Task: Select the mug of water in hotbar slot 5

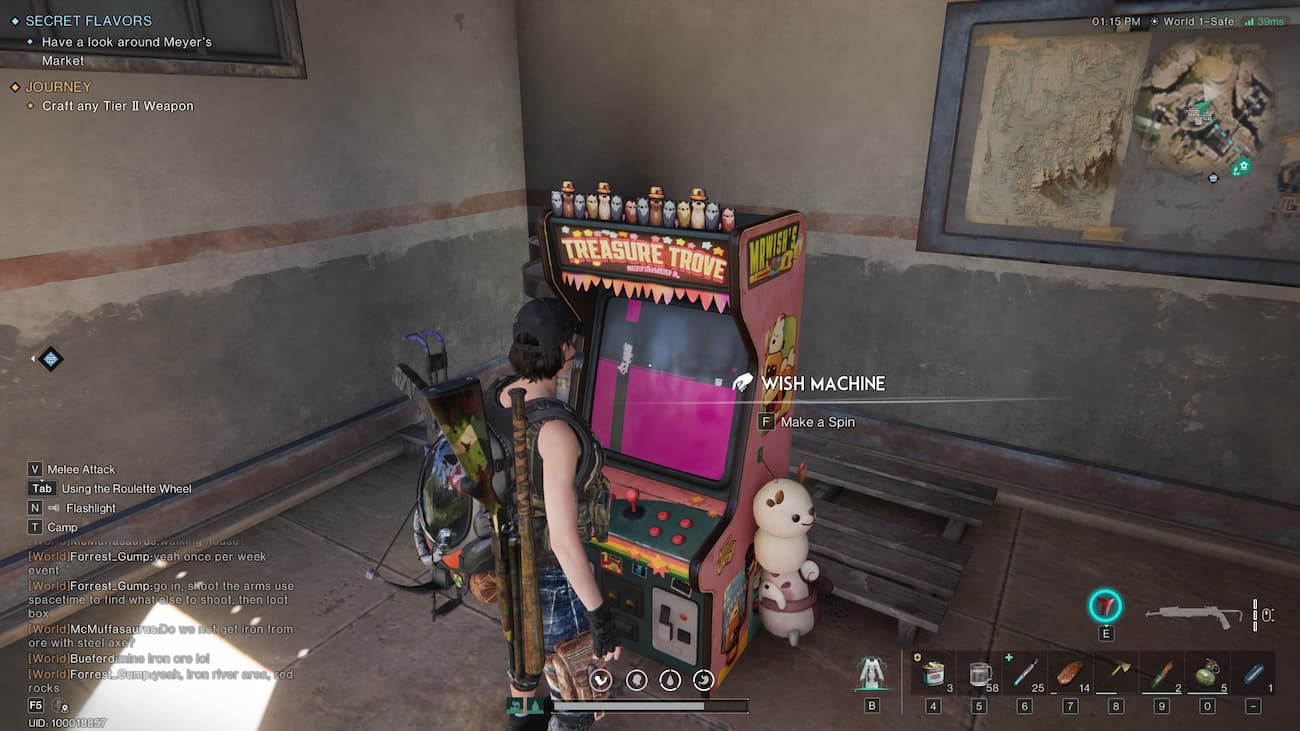Action: click(978, 675)
